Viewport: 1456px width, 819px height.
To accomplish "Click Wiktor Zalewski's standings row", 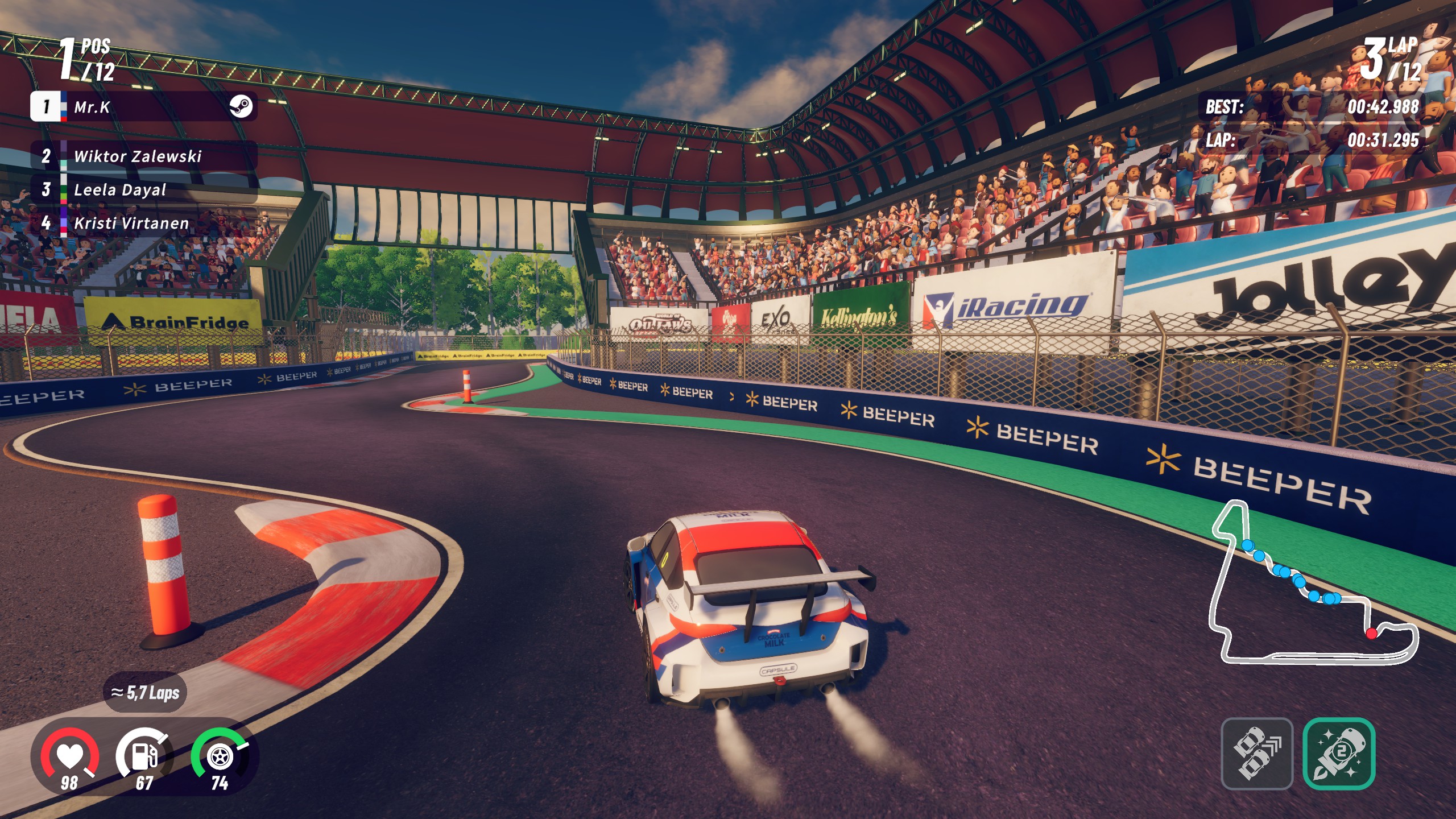I will (x=143, y=156).
